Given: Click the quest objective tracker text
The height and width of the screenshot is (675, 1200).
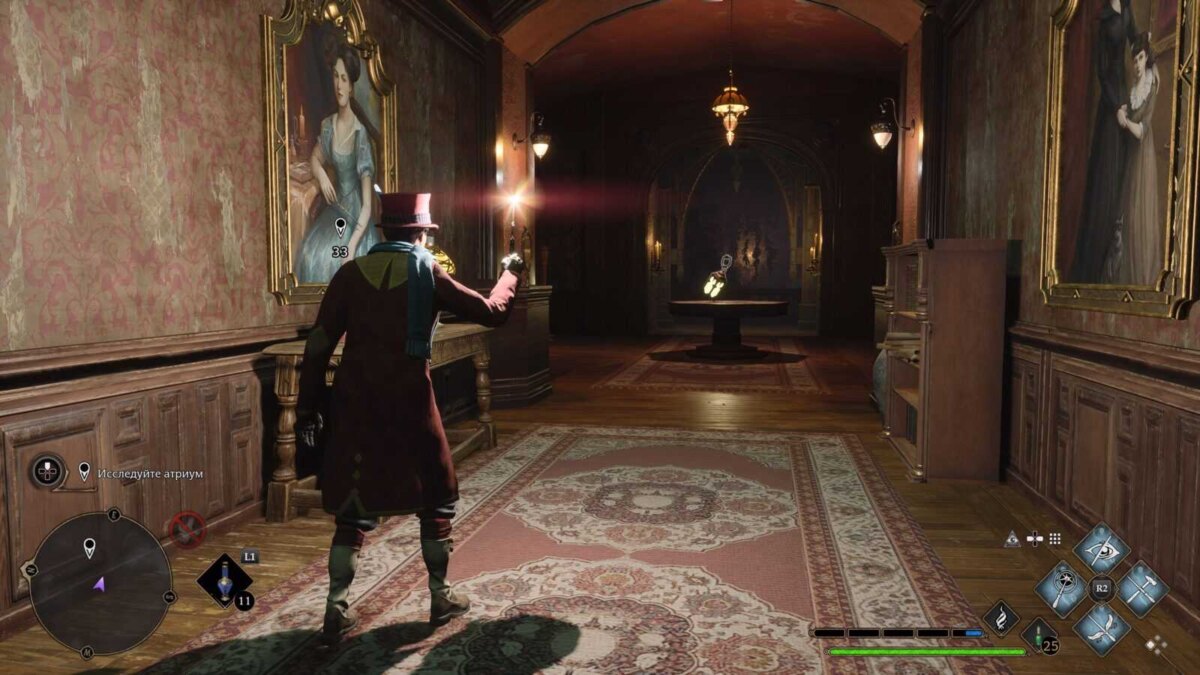Looking at the screenshot, I should pos(149,472).
